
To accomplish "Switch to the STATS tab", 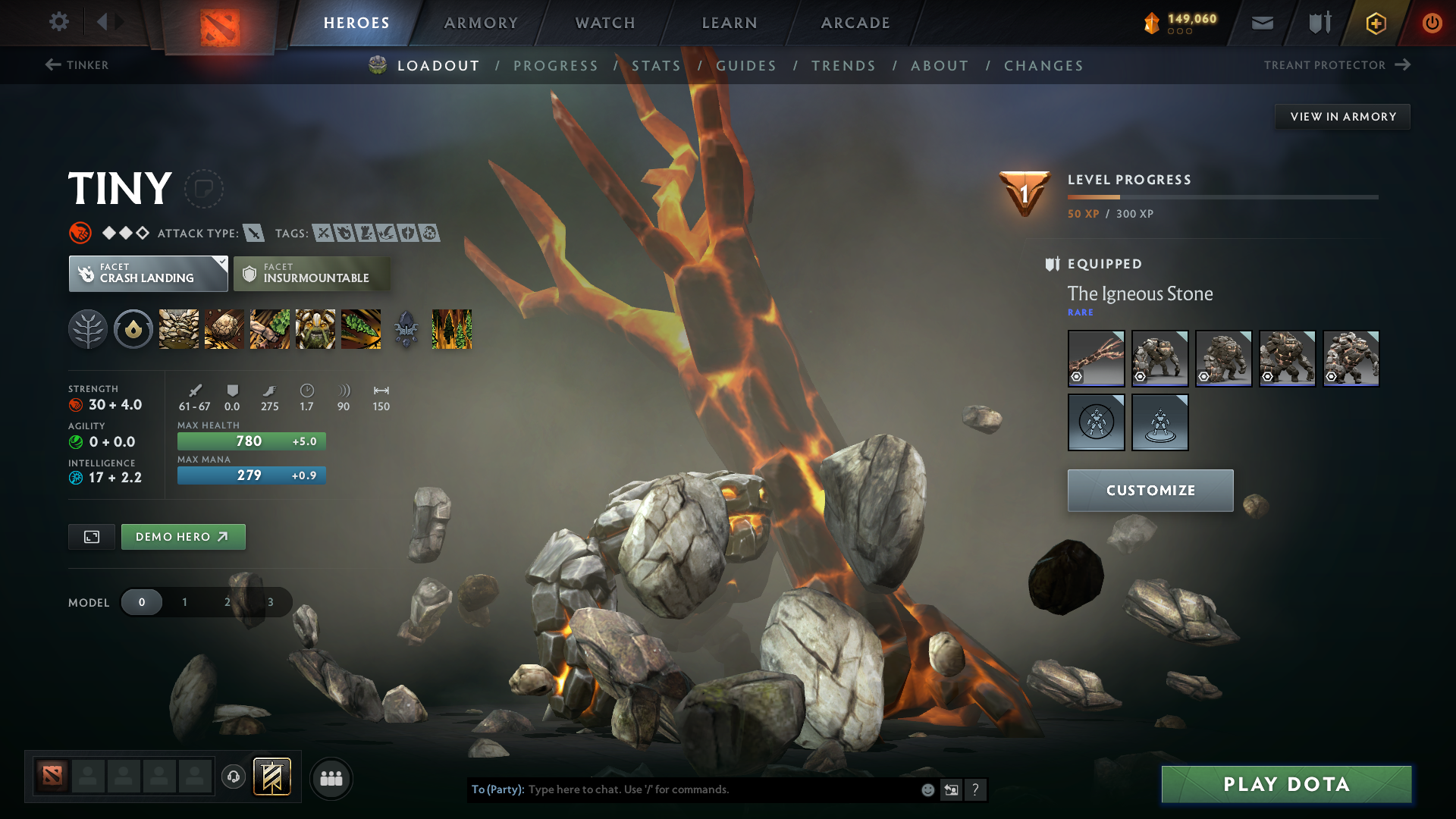I will pyautogui.click(x=656, y=65).
